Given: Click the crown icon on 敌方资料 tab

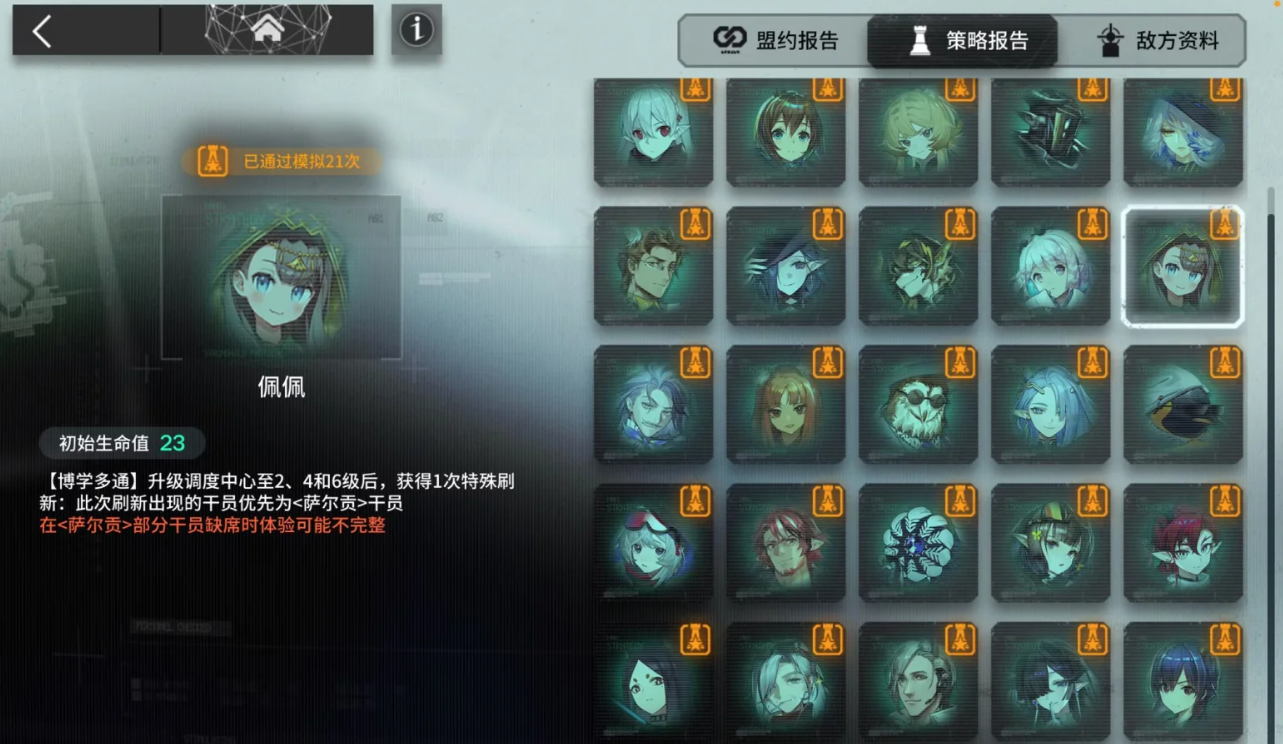Looking at the screenshot, I should (x=1110, y=41).
